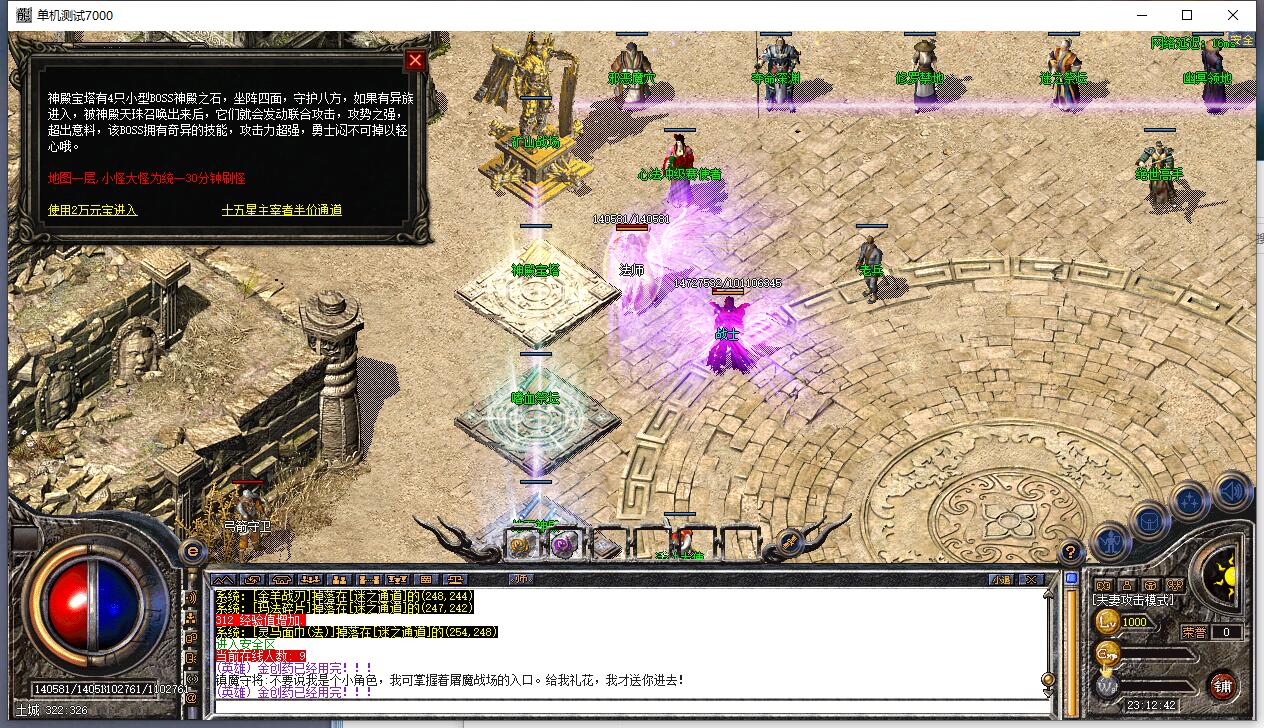This screenshot has height=728, width=1264.
Task: Use the purple orb item in the hotbar
Action: point(563,543)
